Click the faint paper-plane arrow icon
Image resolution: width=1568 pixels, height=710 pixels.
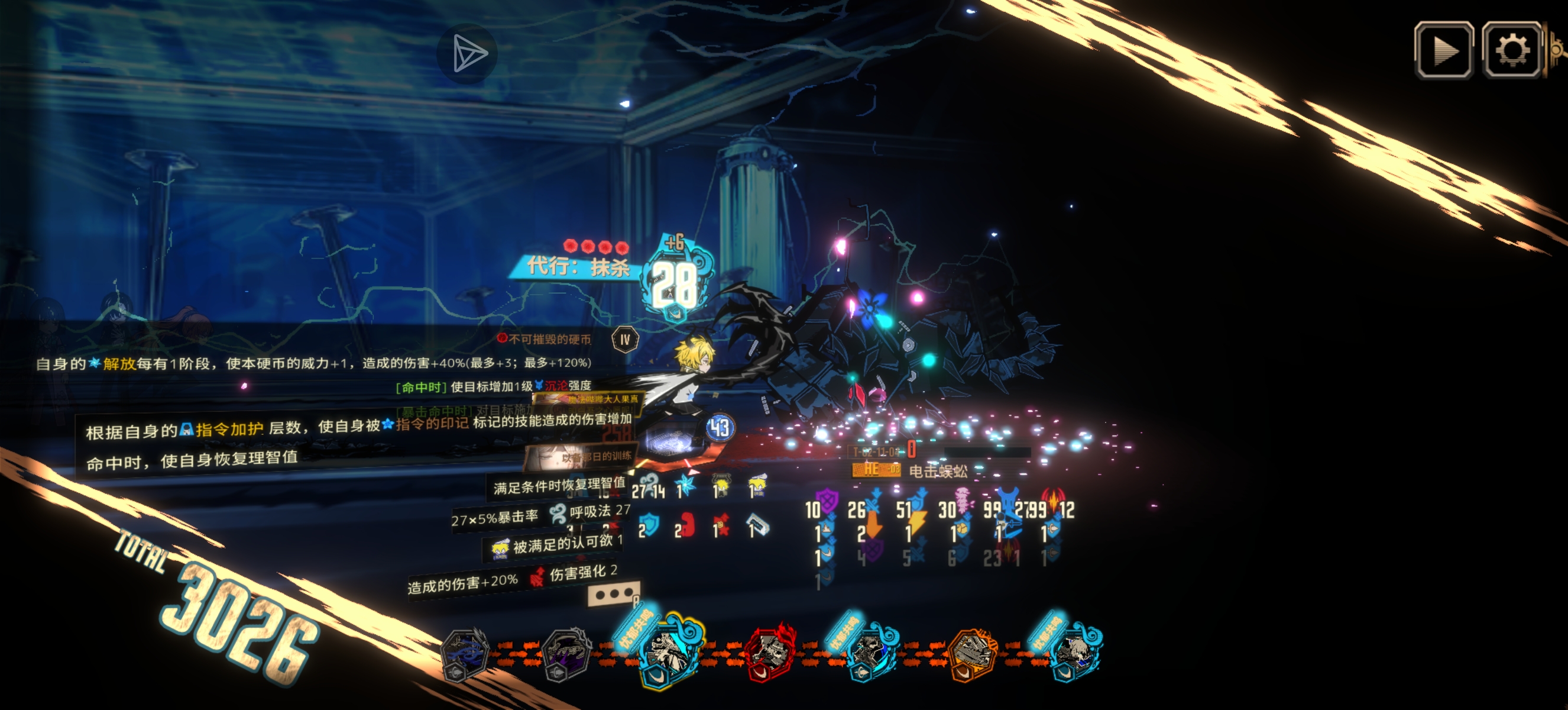(x=468, y=54)
